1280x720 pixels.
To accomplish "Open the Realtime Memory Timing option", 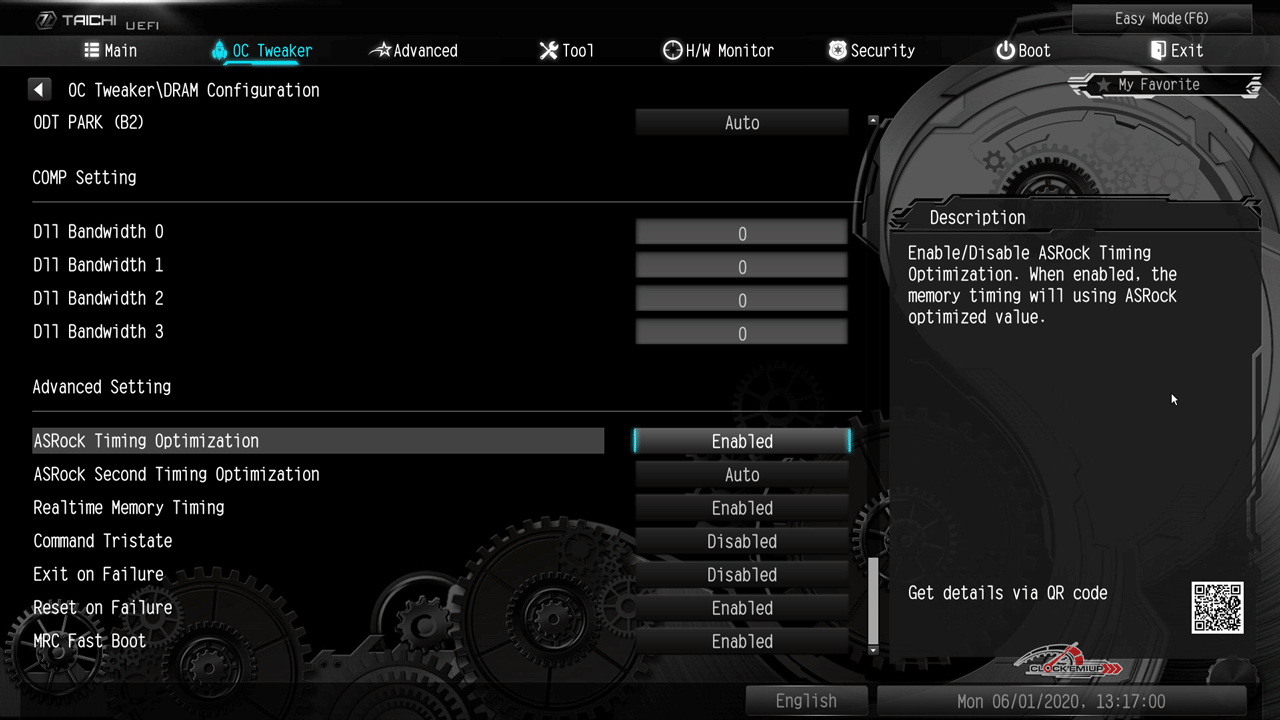I will click(742, 508).
